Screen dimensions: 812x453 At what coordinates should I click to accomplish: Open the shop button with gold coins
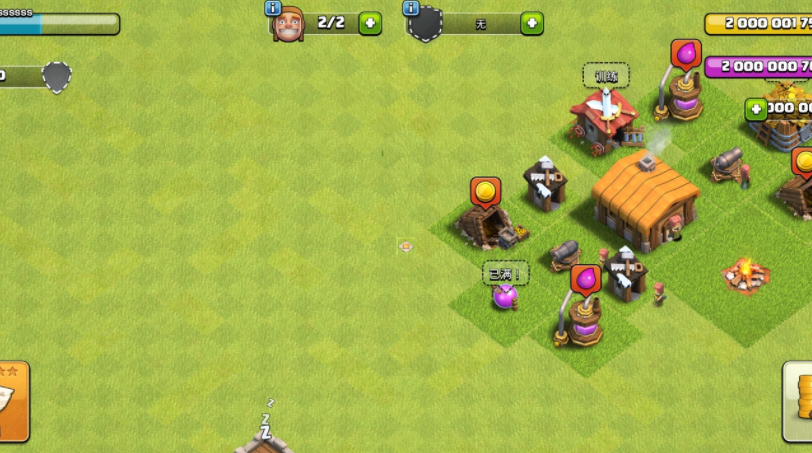[x=798, y=401]
